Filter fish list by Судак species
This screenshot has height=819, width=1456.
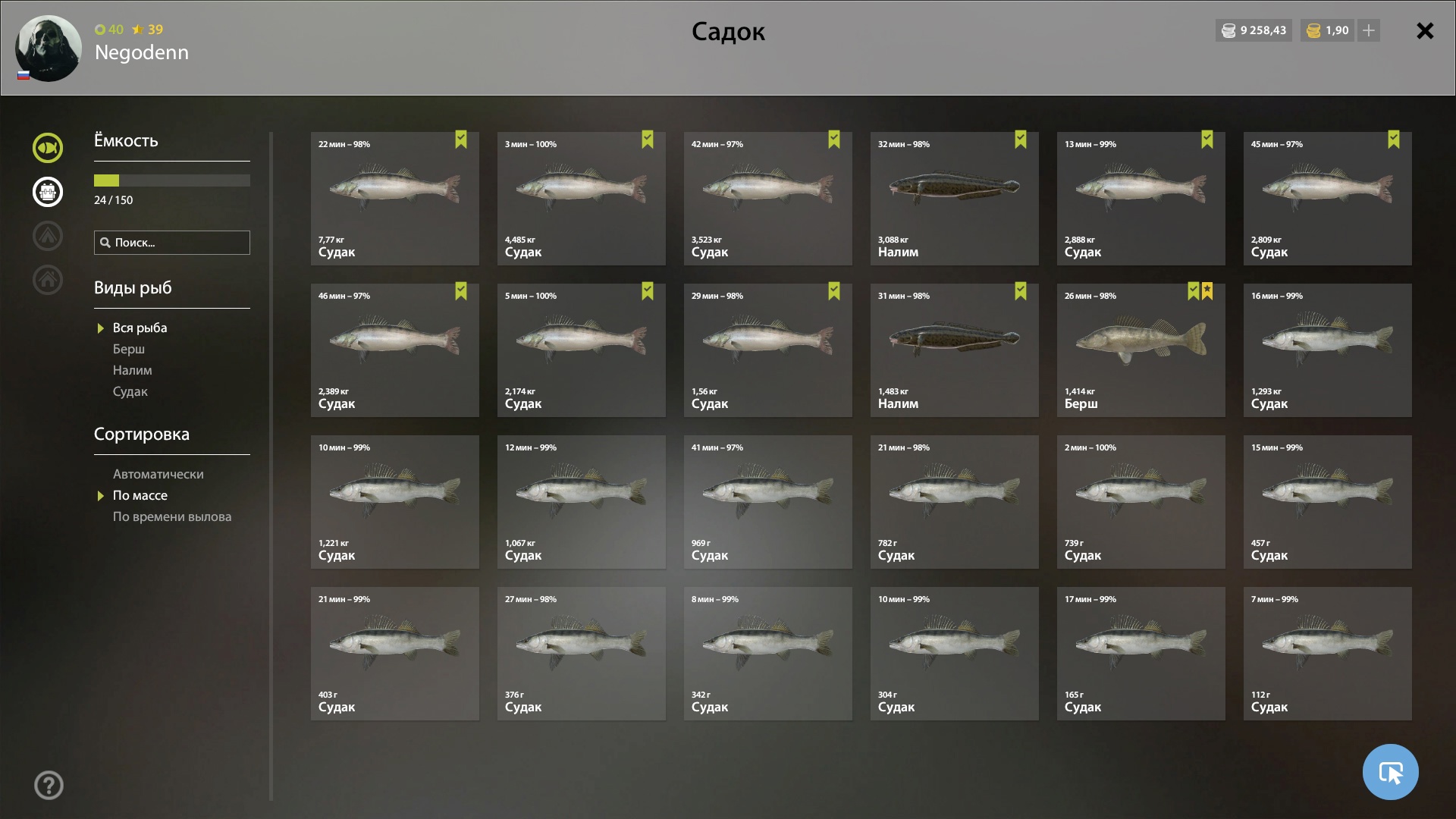pos(130,391)
